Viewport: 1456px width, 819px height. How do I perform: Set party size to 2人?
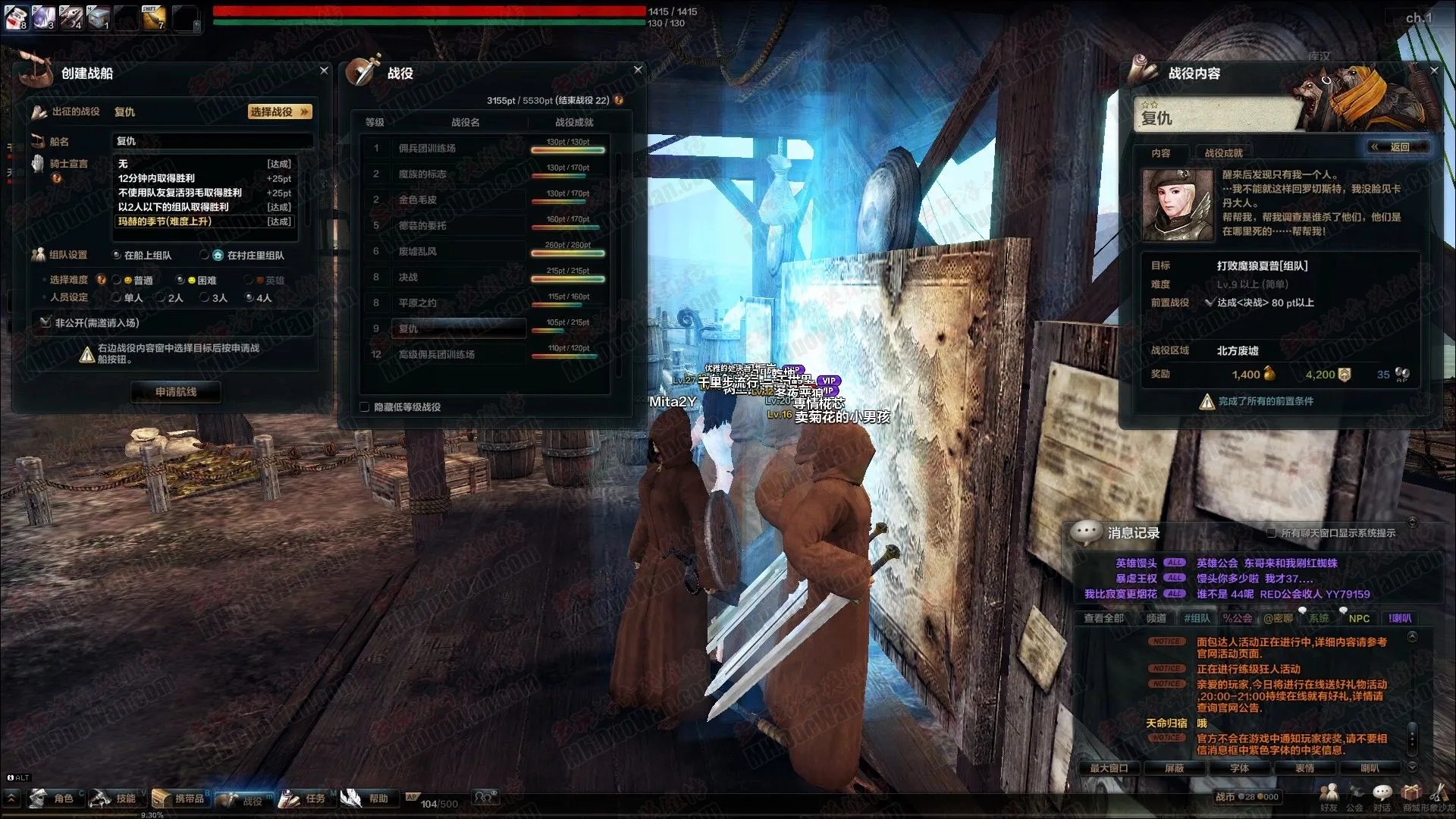point(161,298)
